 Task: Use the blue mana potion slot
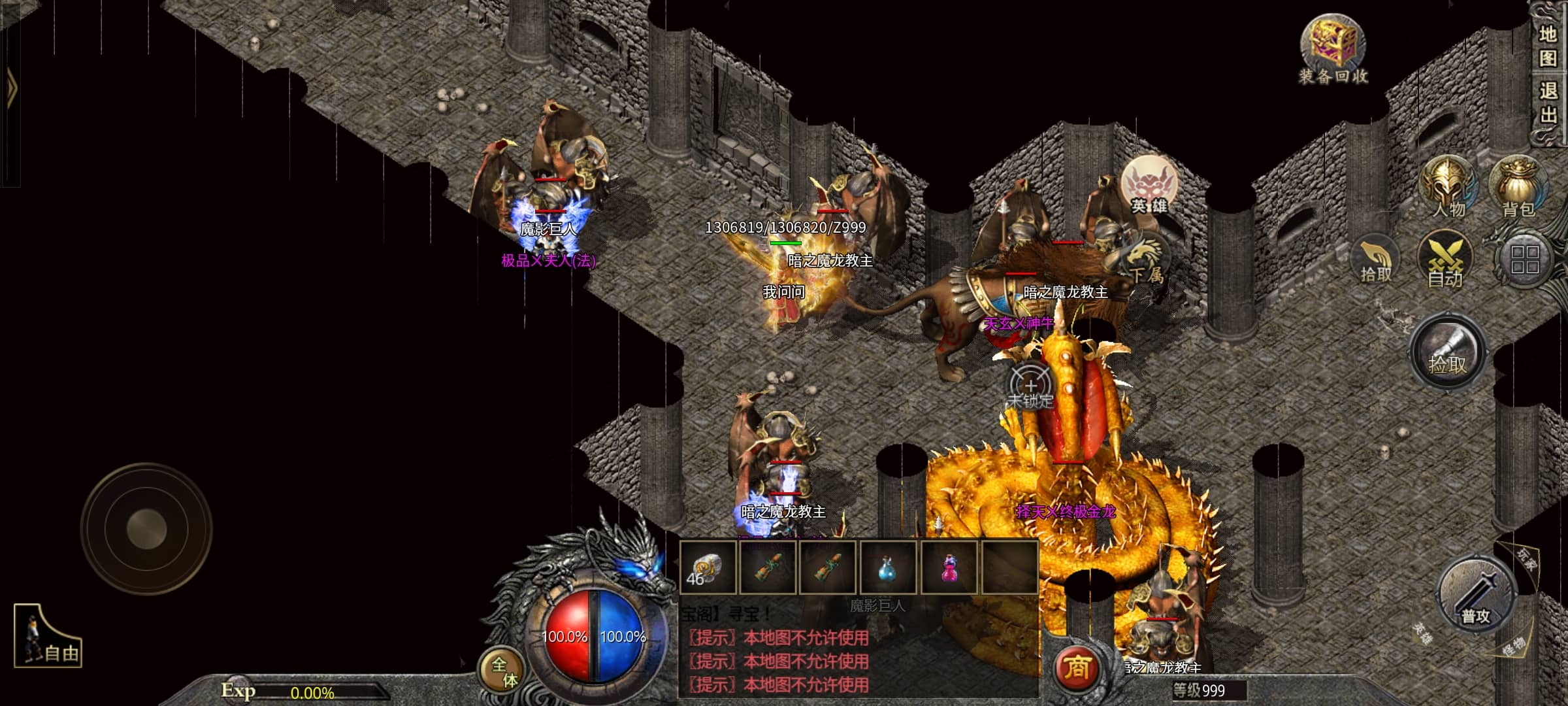[888, 567]
